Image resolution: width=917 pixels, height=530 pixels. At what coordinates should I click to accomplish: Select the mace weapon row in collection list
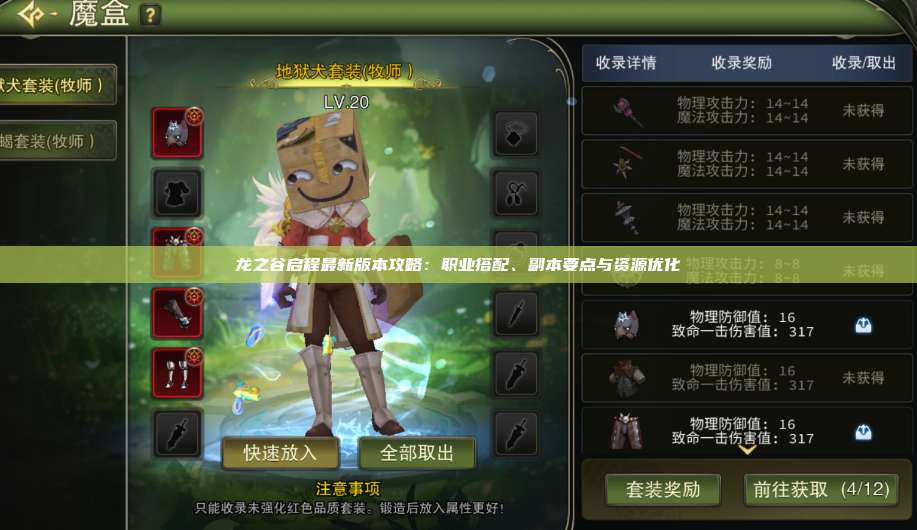click(741, 110)
